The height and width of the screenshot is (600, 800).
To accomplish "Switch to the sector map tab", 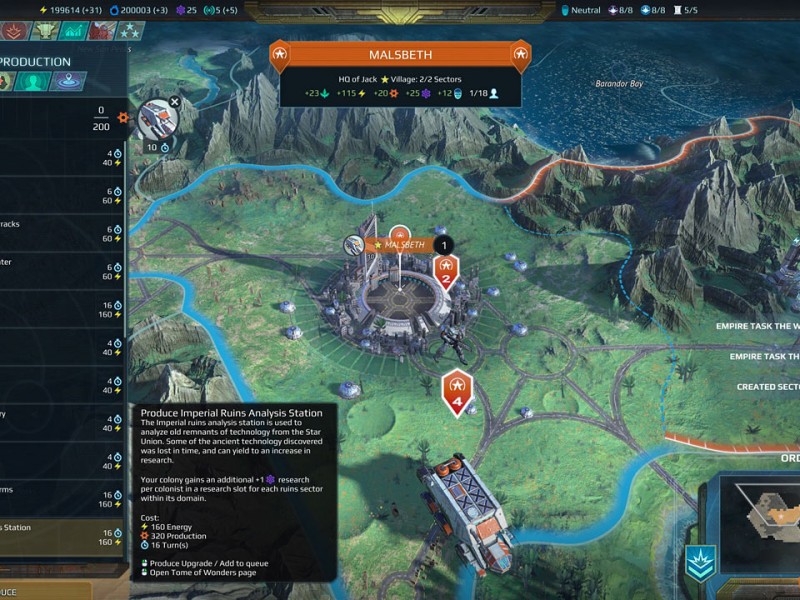I will [x=68, y=83].
